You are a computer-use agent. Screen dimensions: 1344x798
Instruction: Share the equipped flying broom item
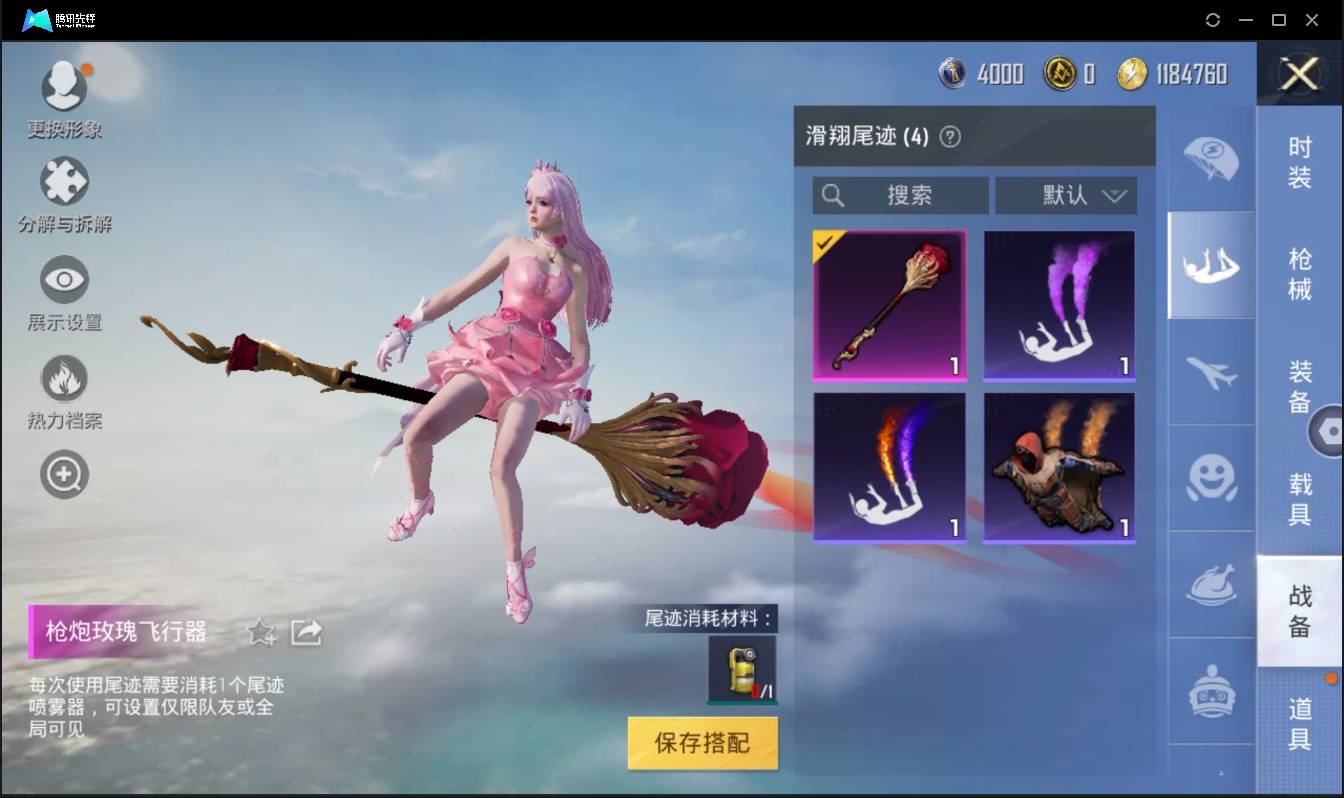point(307,630)
